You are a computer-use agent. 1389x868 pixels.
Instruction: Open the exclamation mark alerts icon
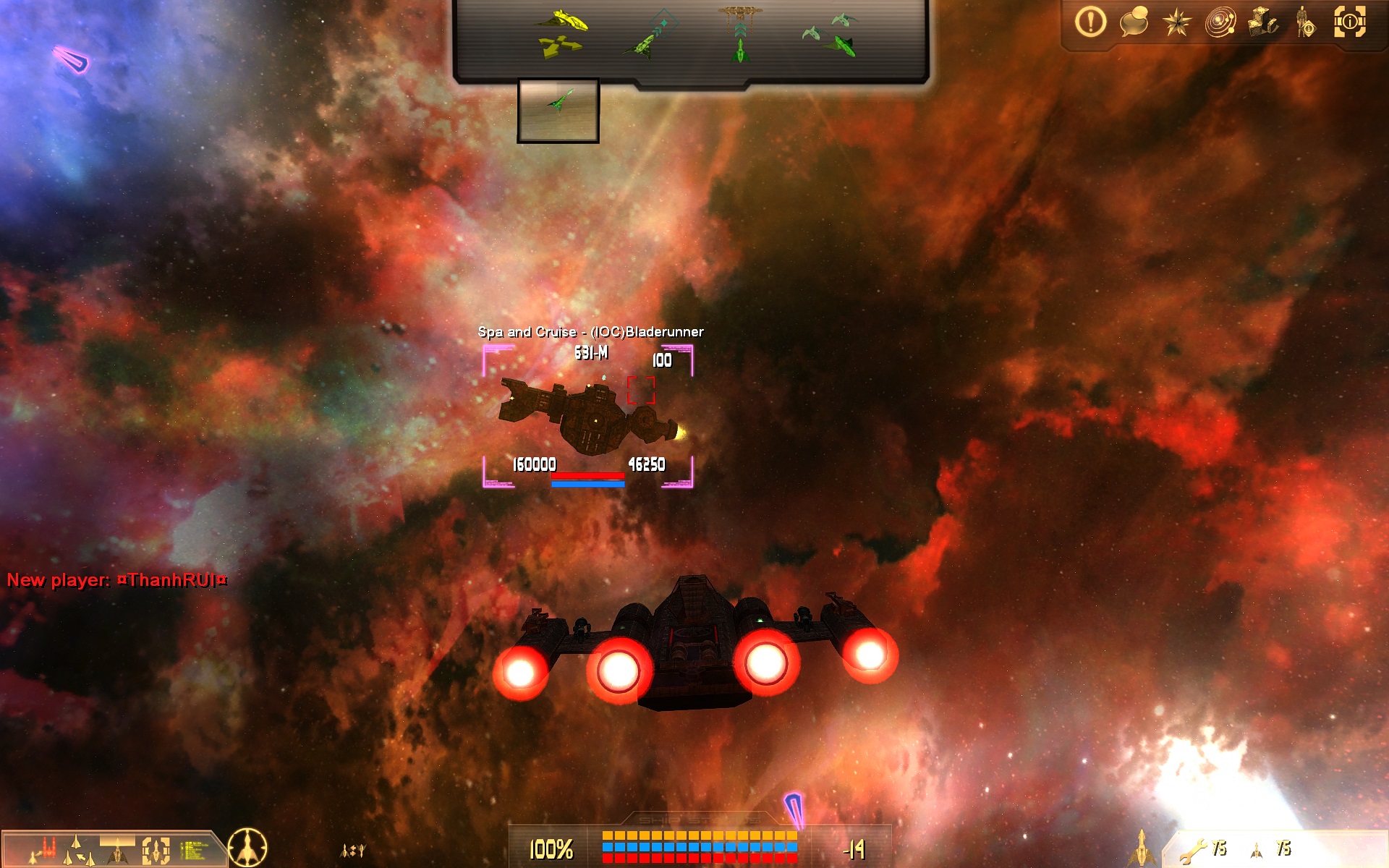pos(1090,22)
